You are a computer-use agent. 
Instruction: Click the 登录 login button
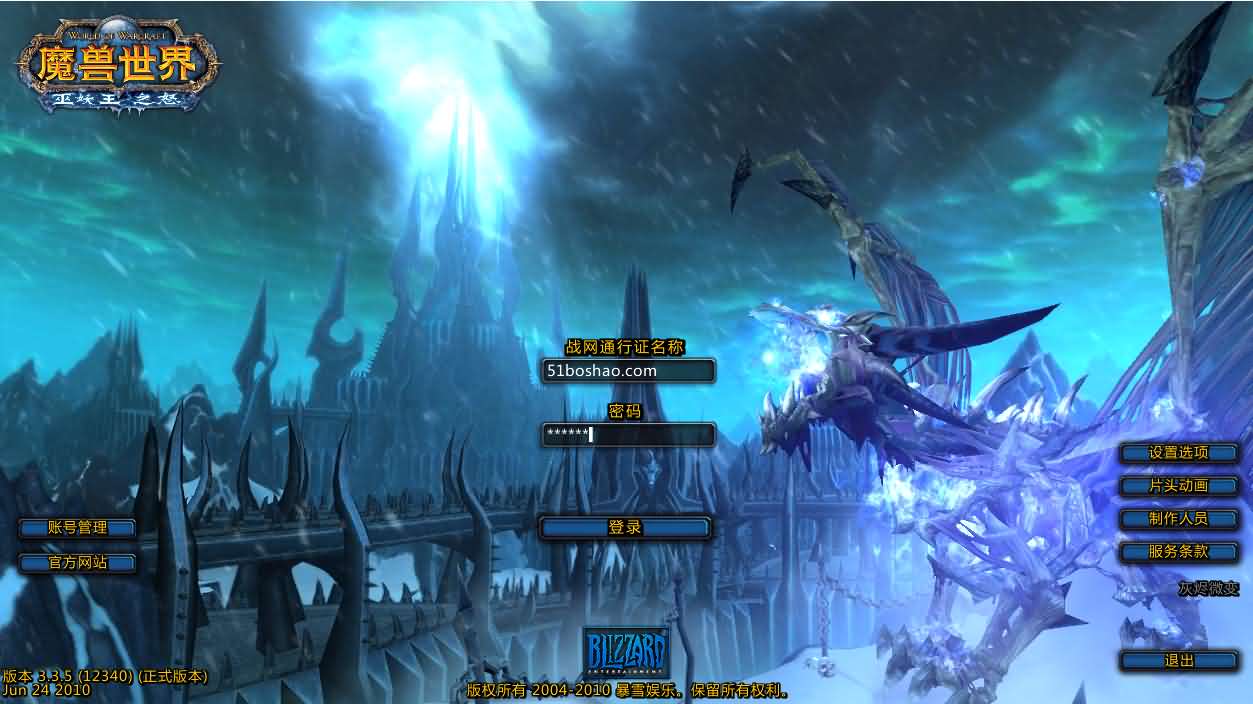pyautogui.click(x=625, y=527)
